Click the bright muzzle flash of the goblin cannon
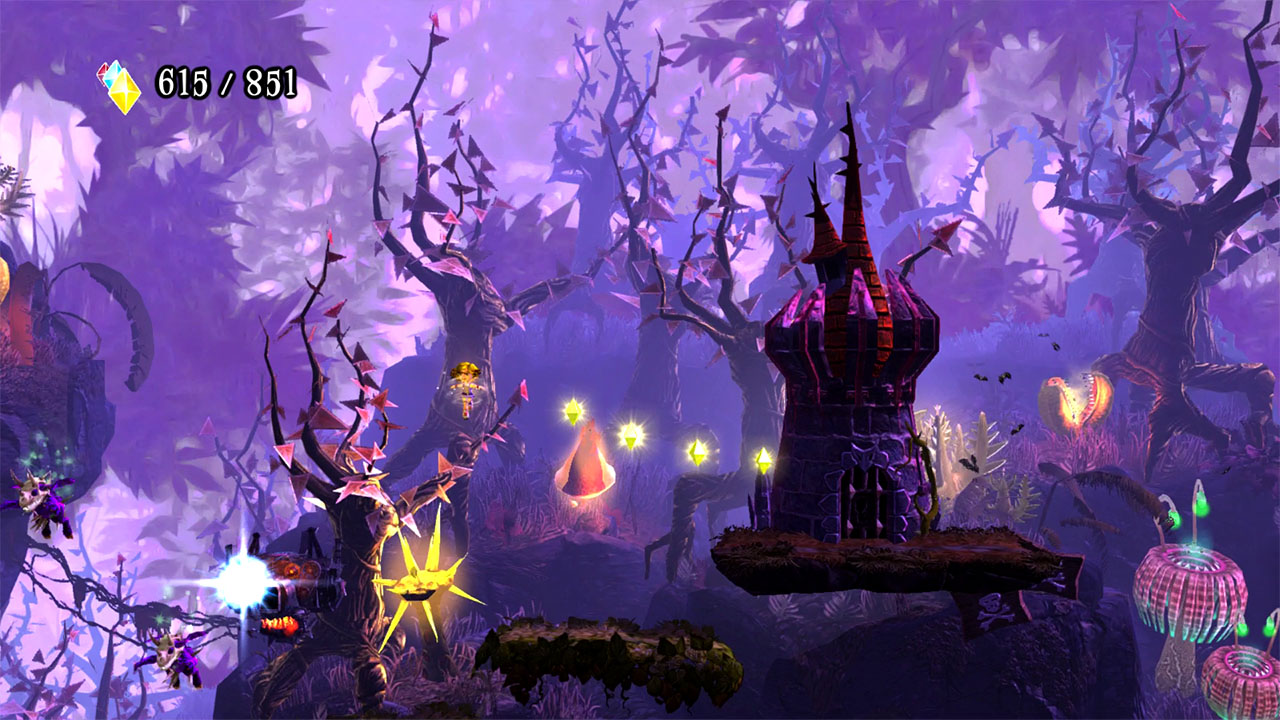 coord(243,577)
